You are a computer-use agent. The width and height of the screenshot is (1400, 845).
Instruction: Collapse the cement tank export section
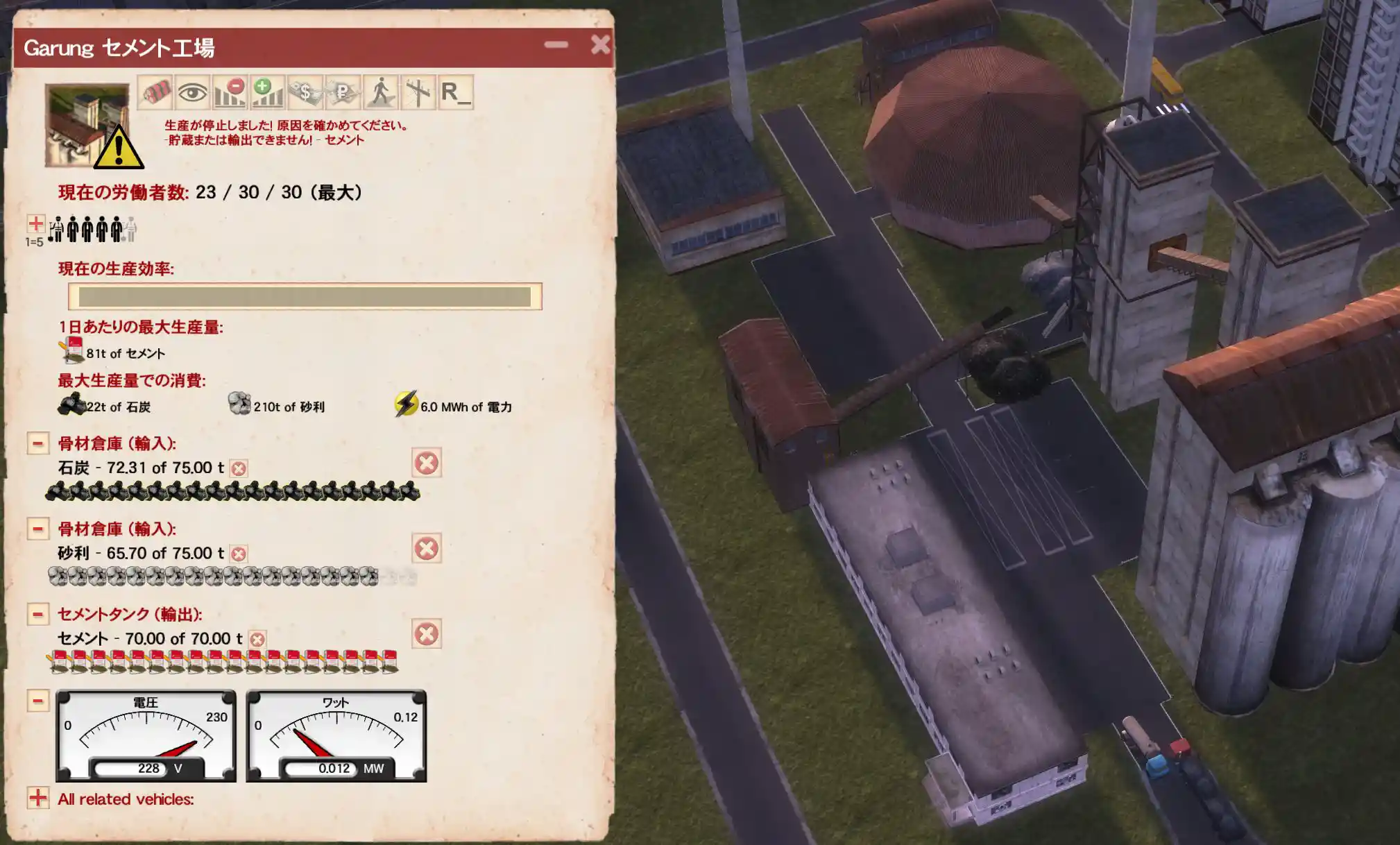click(x=38, y=614)
